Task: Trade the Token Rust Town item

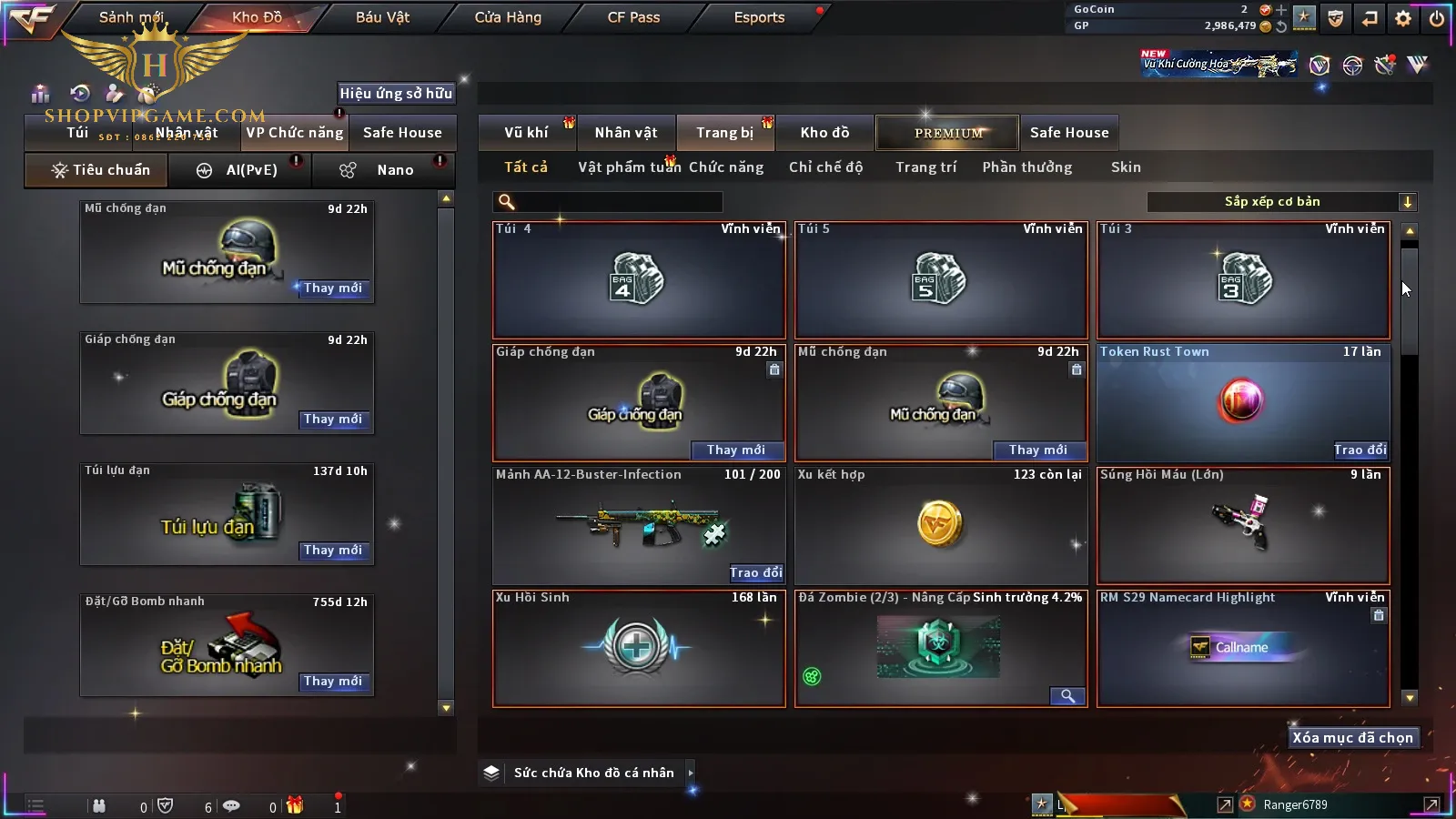Action: 1360,450
